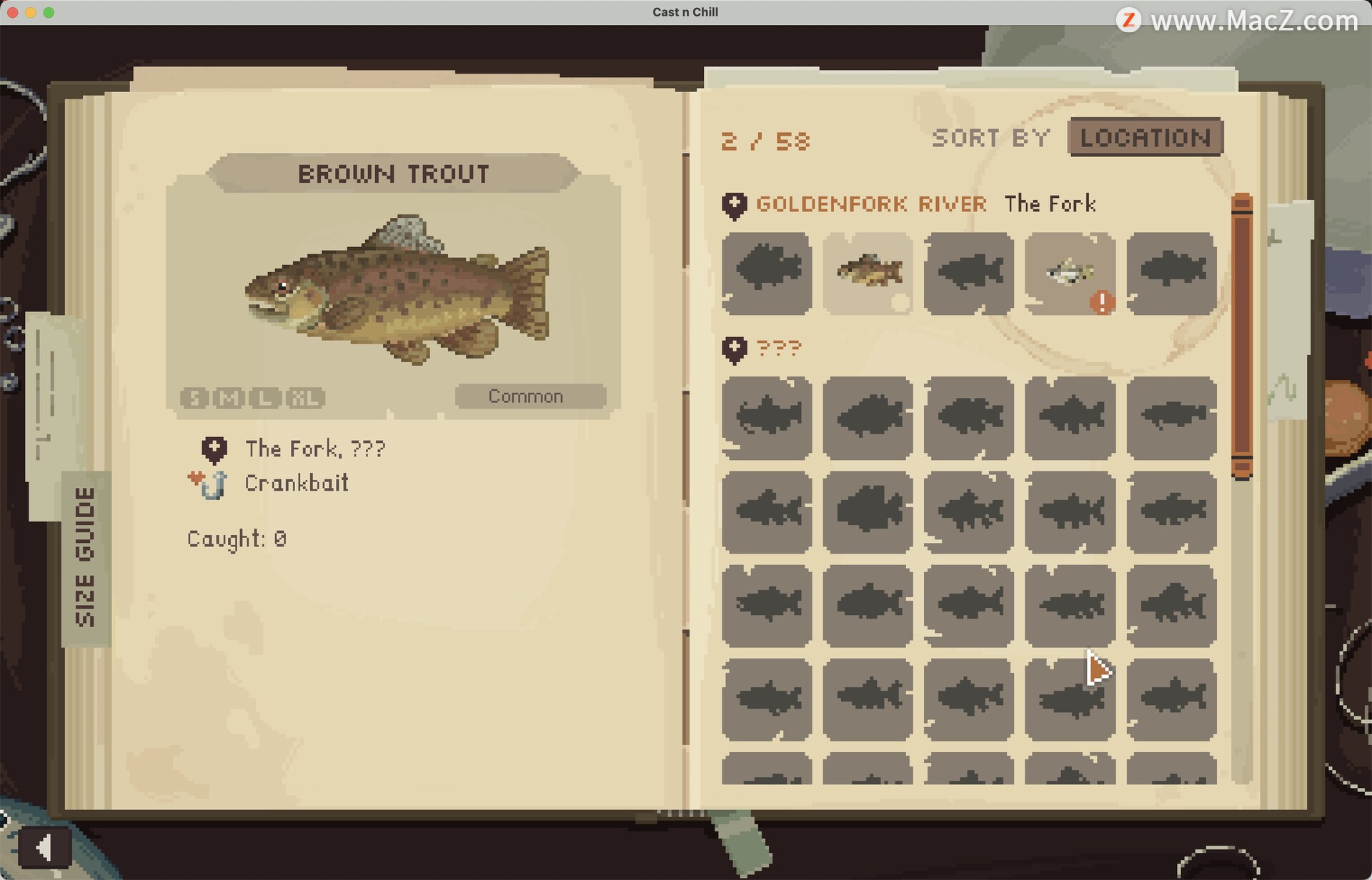Open the new fish entry with exclamation mark
Image resolution: width=1372 pixels, height=880 pixels.
pos(1070,273)
